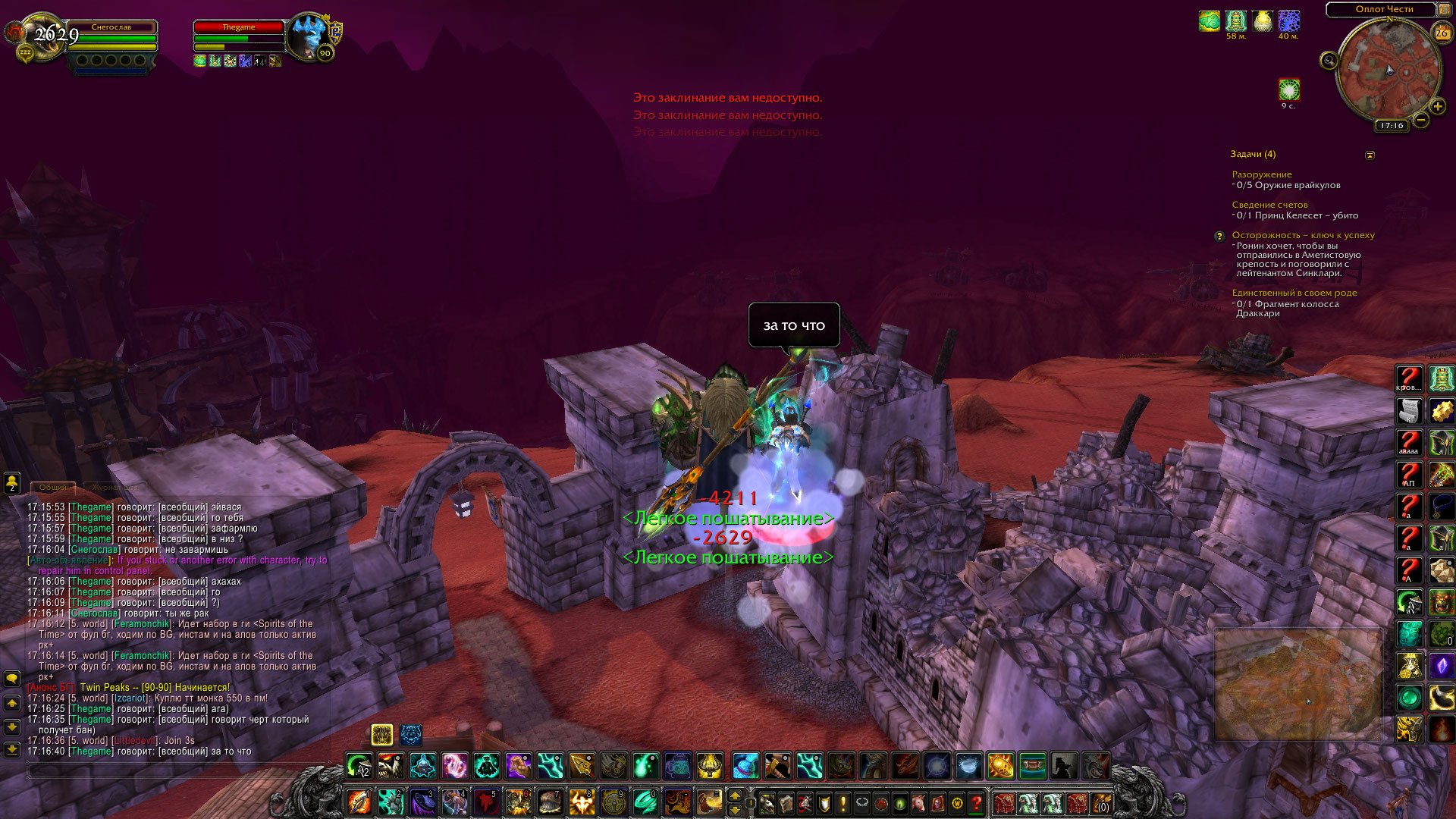Click the 'кров...' macro button

click(x=1409, y=378)
